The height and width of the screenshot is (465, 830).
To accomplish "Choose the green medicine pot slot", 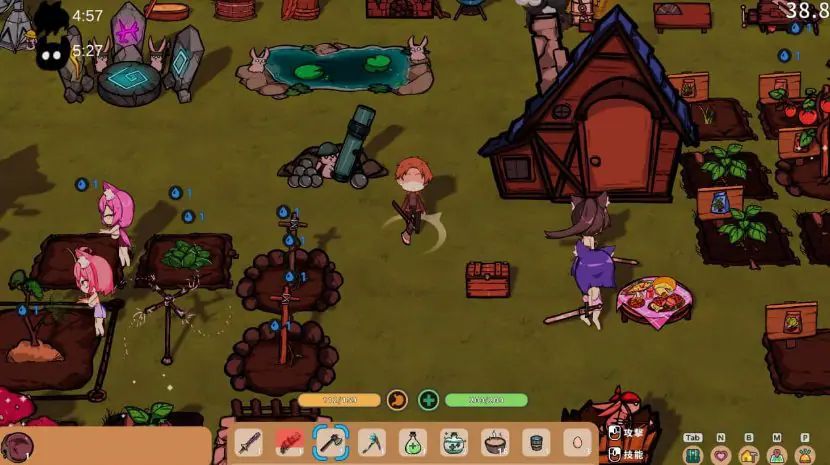I will coord(453,442).
